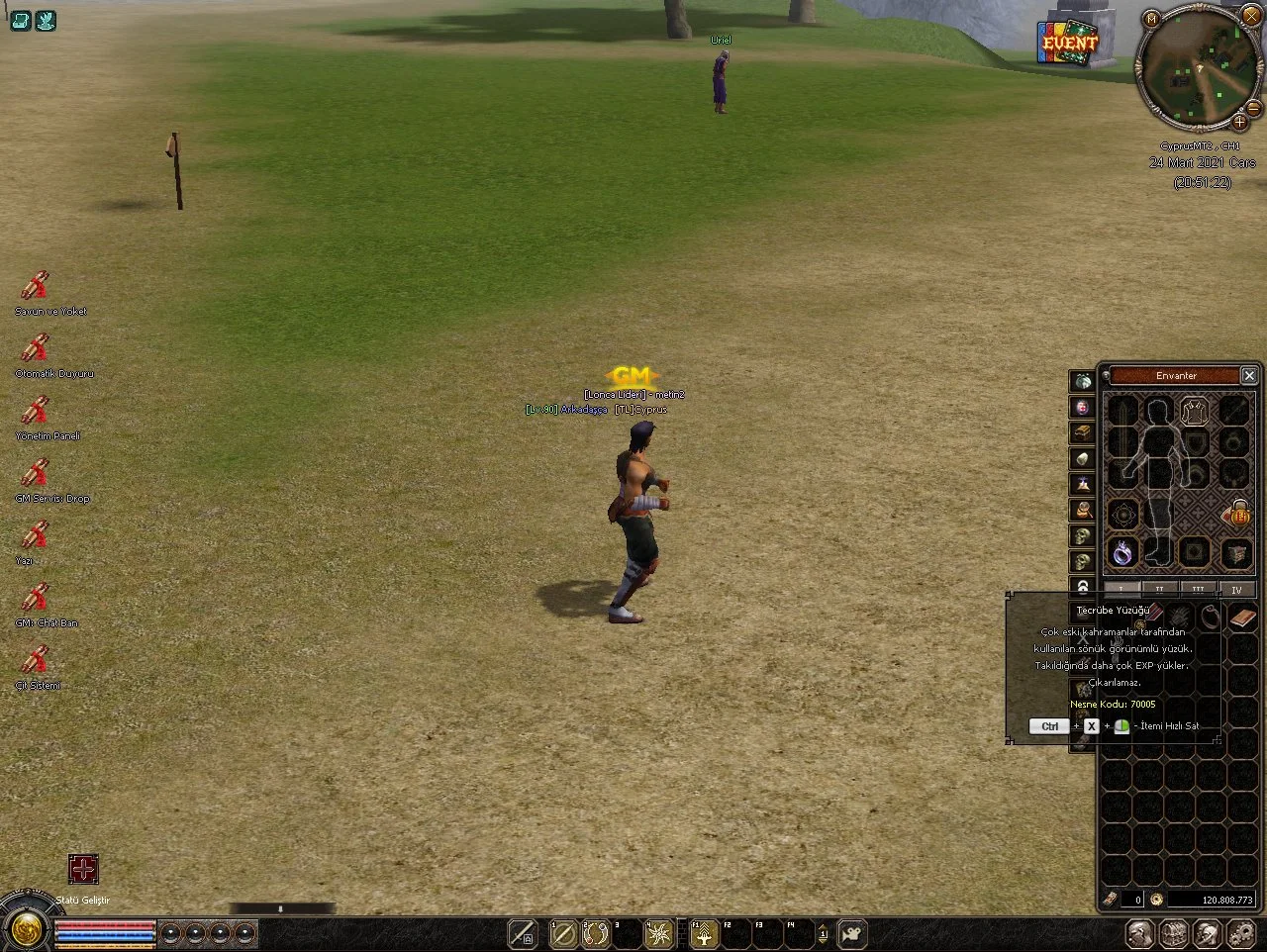
Task: Click the camera icon on the taskbar
Action: tap(851, 933)
